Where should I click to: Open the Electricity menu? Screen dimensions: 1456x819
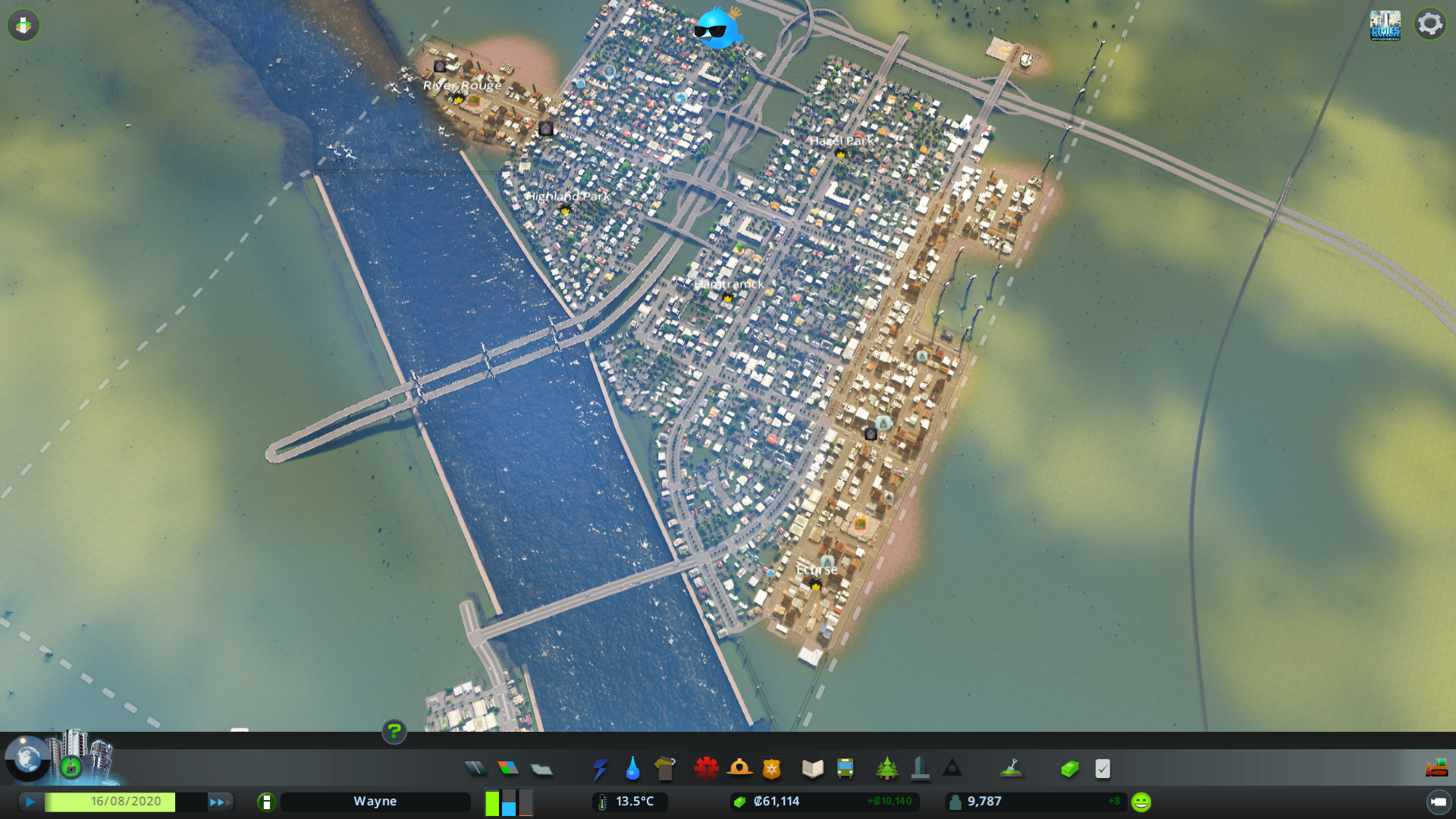tap(601, 768)
